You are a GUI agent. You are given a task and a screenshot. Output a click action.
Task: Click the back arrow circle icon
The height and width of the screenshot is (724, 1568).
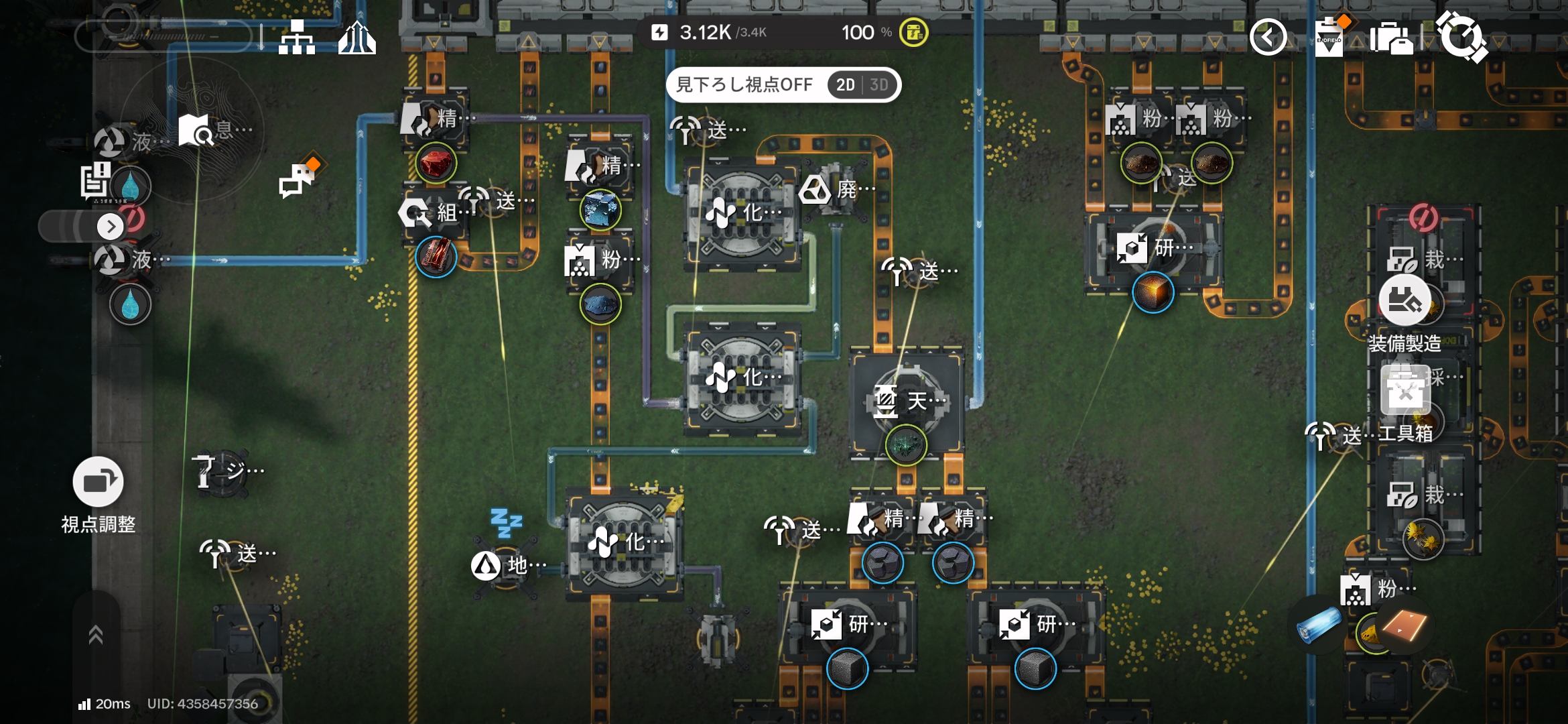click(x=1268, y=37)
